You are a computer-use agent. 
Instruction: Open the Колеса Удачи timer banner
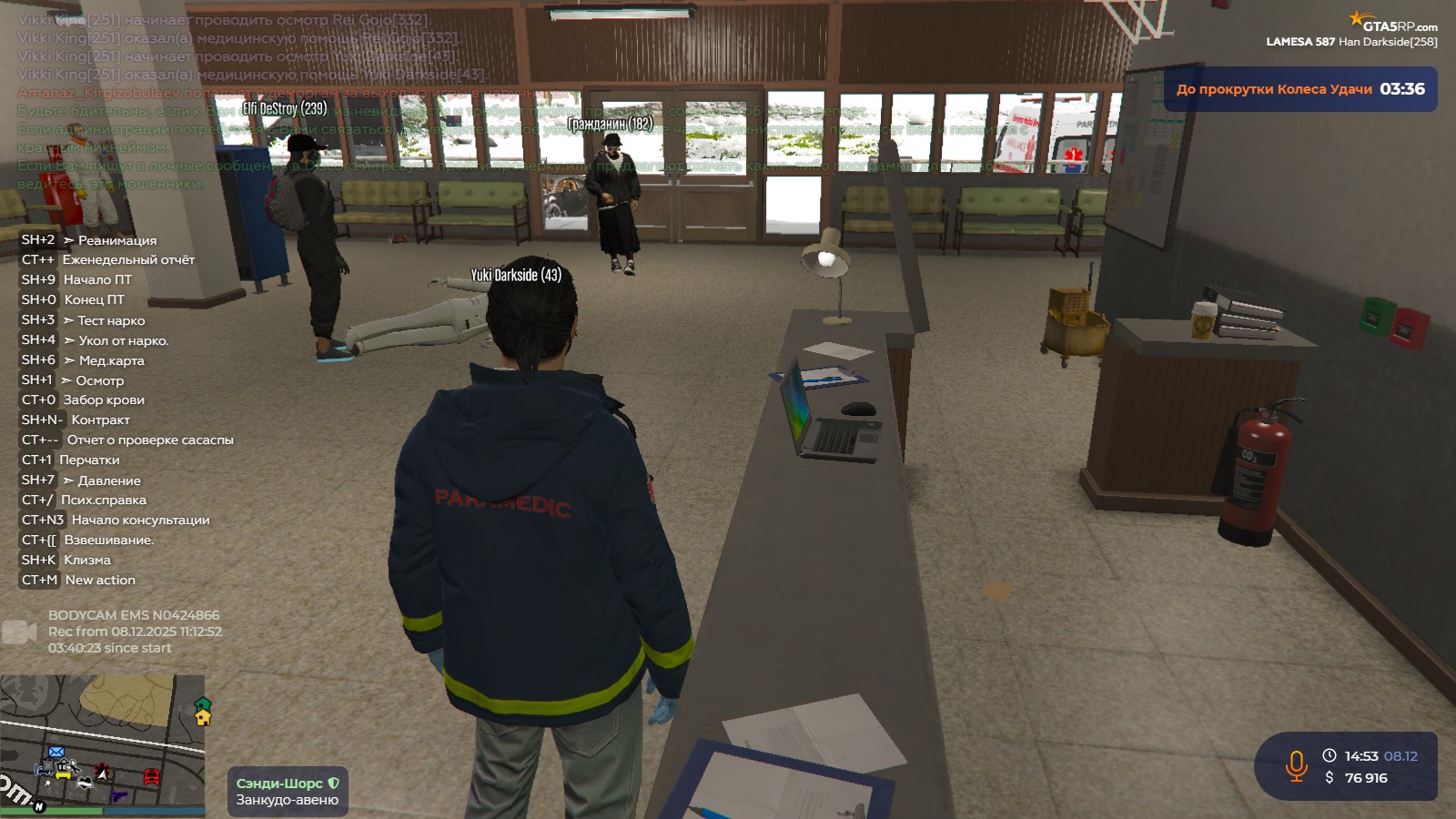point(1299,89)
